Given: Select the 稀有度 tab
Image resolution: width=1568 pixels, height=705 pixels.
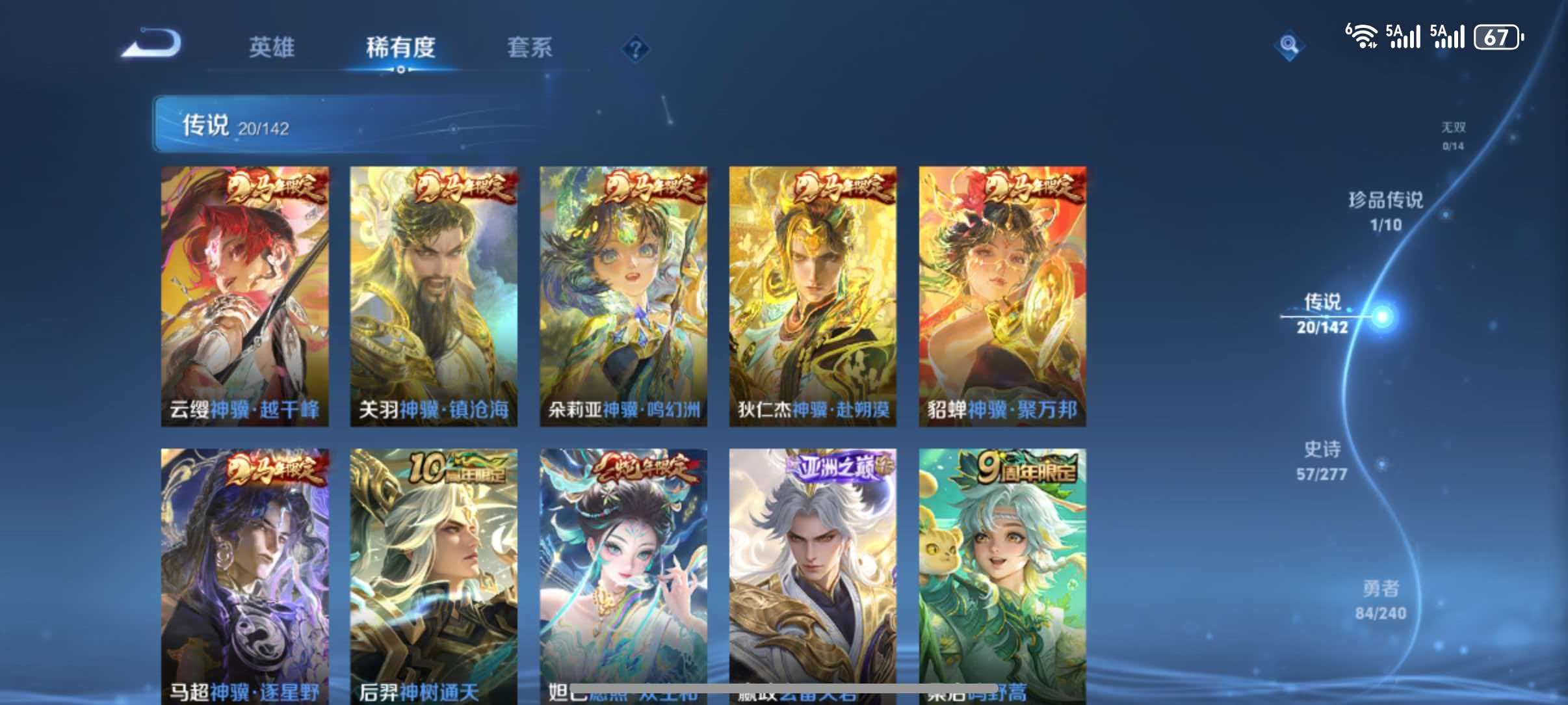Looking at the screenshot, I should pos(399,47).
